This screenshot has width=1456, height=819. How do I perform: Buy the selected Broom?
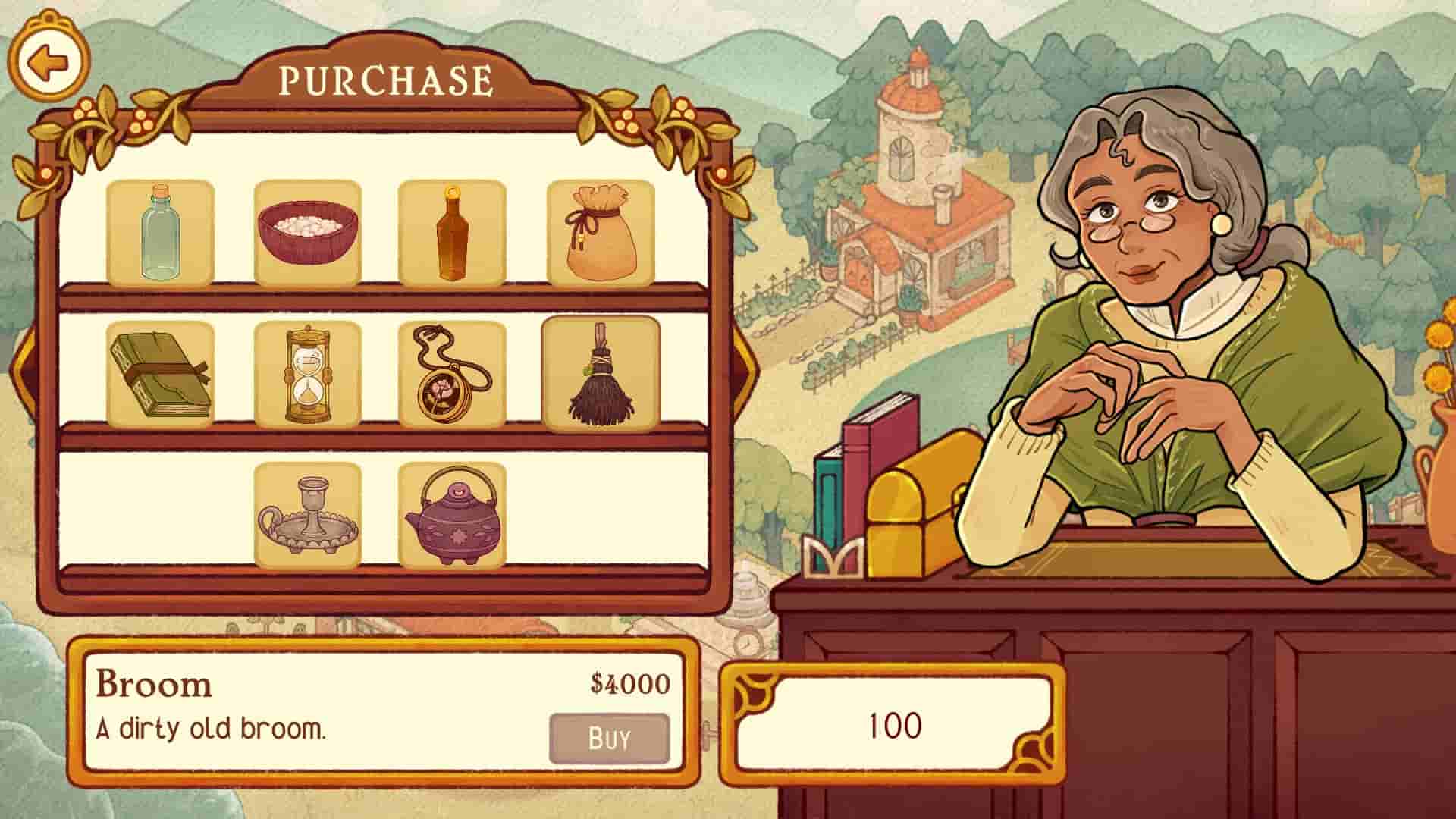click(x=609, y=738)
